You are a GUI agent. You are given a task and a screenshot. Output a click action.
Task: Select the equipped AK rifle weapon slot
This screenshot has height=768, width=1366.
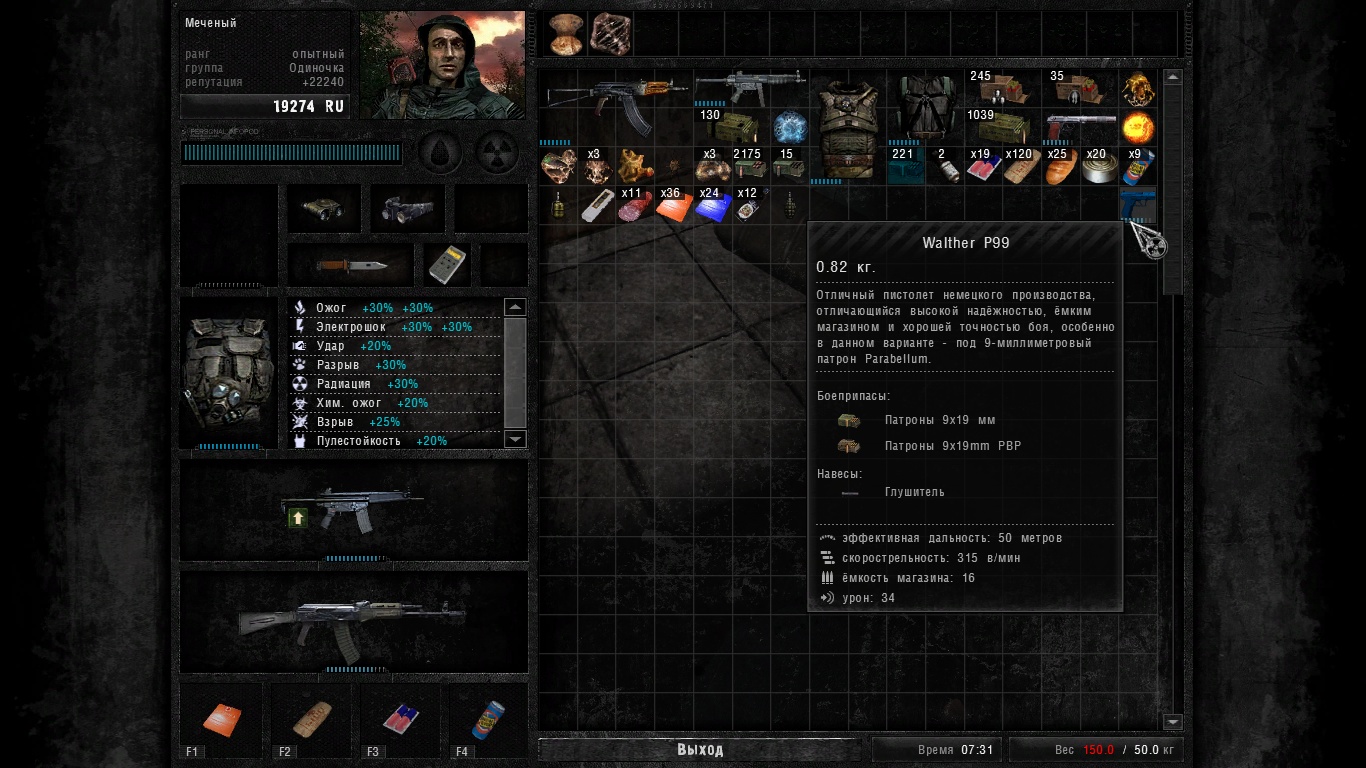click(x=353, y=620)
